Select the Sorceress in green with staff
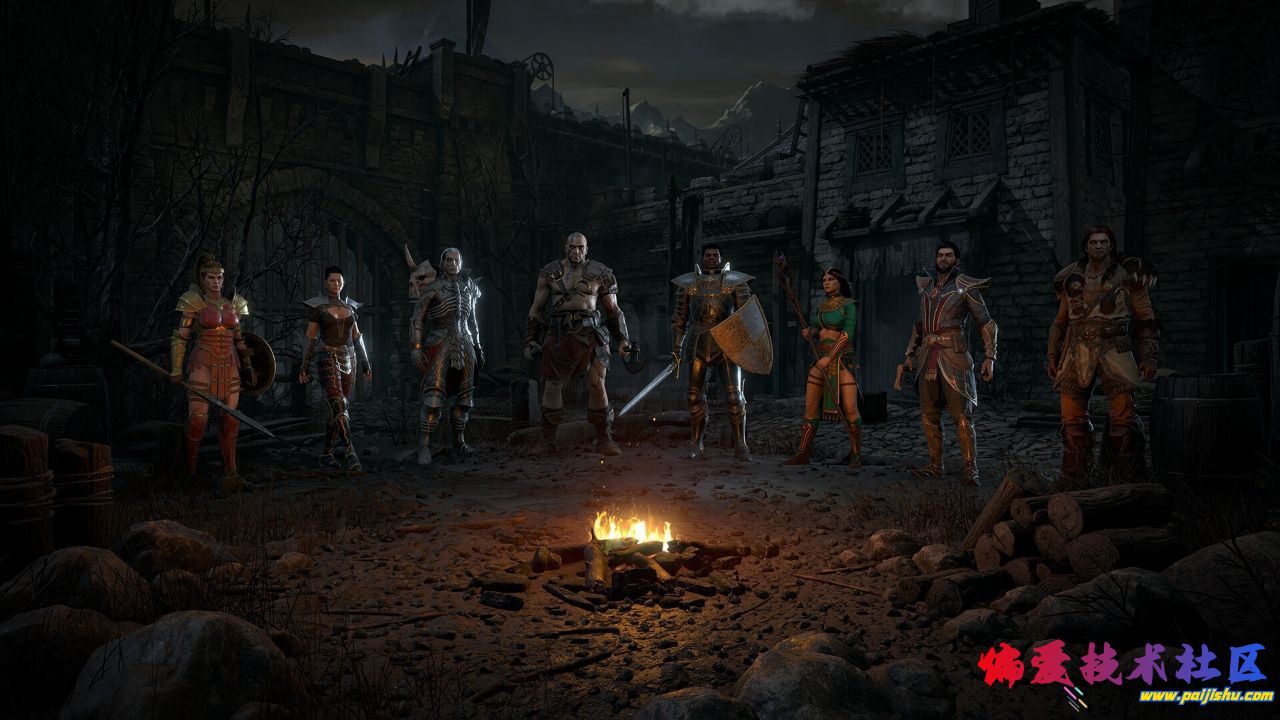This screenshot has height=720, width=1280. coord(831,360)
